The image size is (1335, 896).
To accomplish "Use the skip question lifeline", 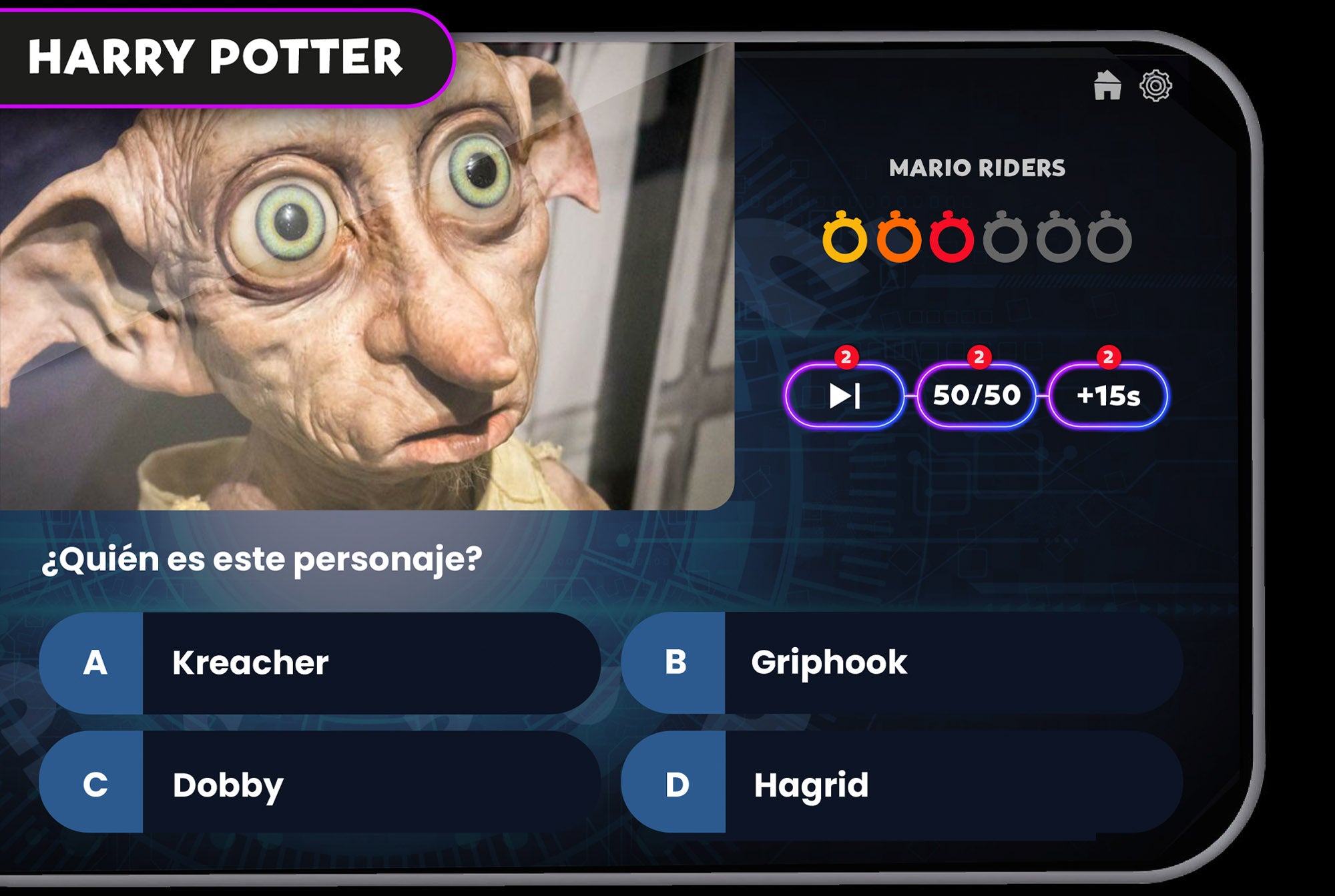I will pos(844,396).
